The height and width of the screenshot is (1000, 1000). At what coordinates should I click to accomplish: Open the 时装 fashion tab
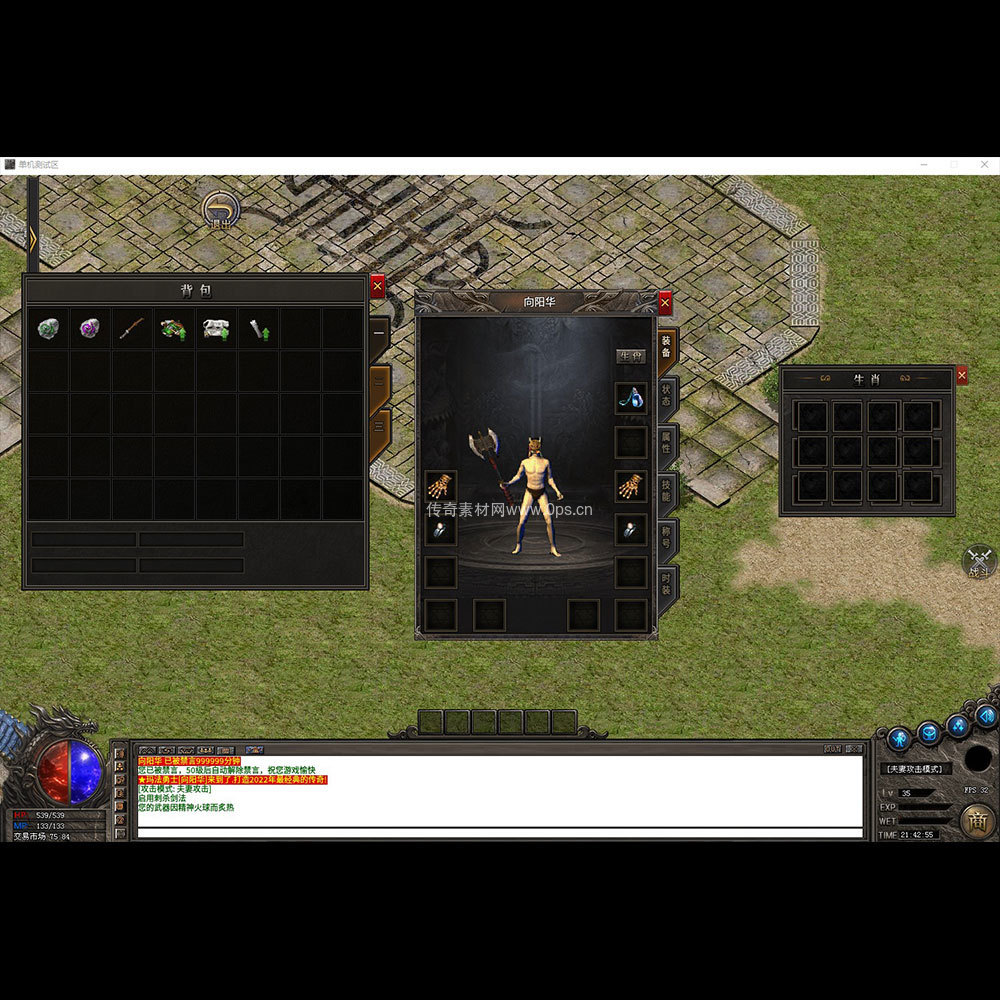point(667,583)
